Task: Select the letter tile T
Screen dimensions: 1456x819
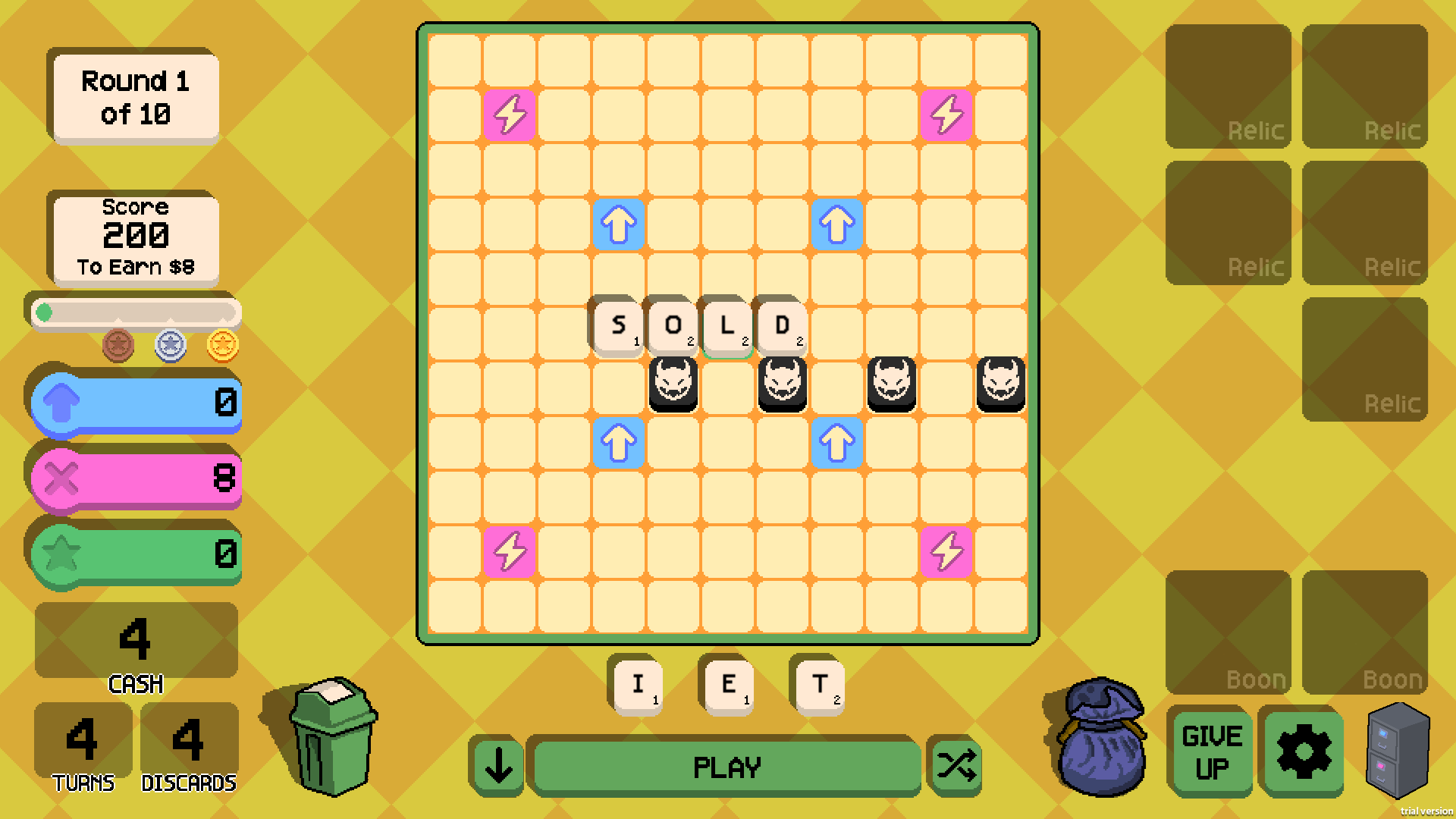Action: [817, 685]
